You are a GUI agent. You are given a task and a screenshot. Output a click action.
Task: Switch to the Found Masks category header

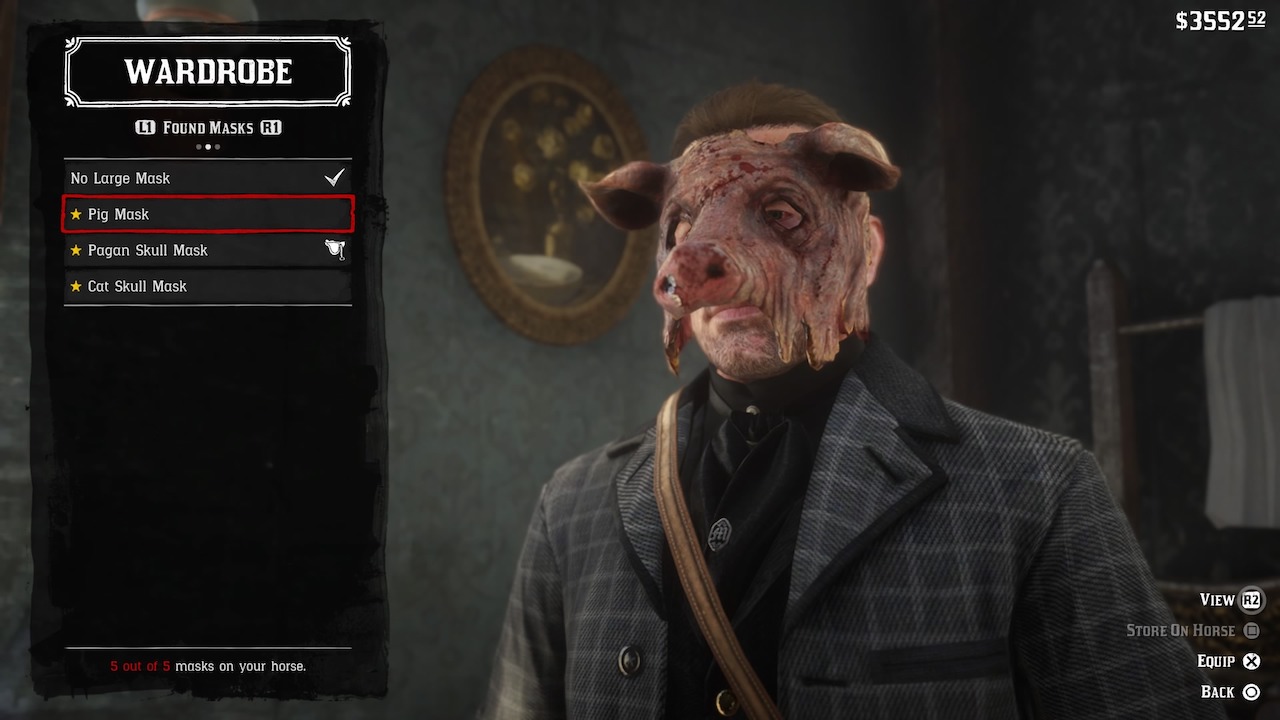pyautogui.click(x=207, y=127)
